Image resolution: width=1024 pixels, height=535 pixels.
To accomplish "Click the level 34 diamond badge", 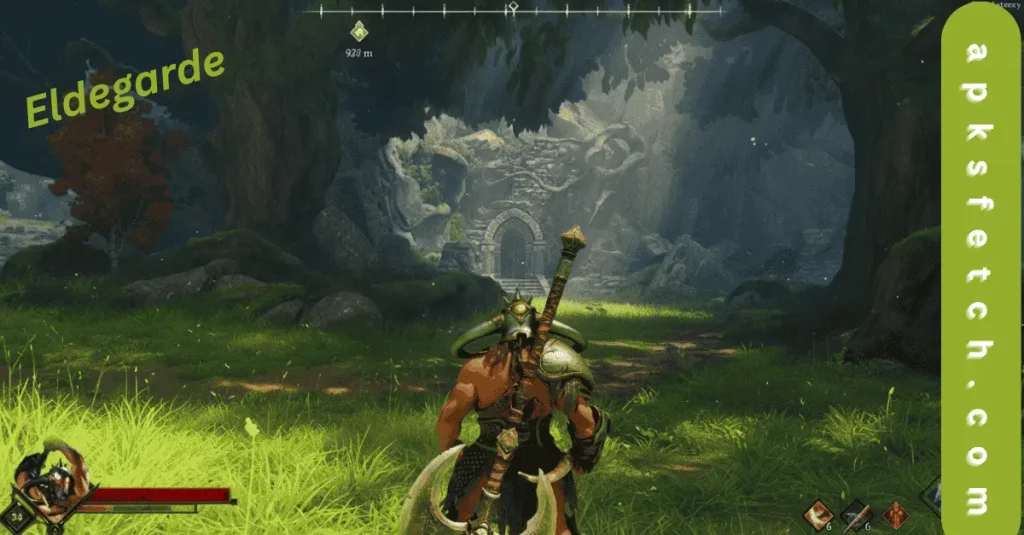I will pos(17,517).
